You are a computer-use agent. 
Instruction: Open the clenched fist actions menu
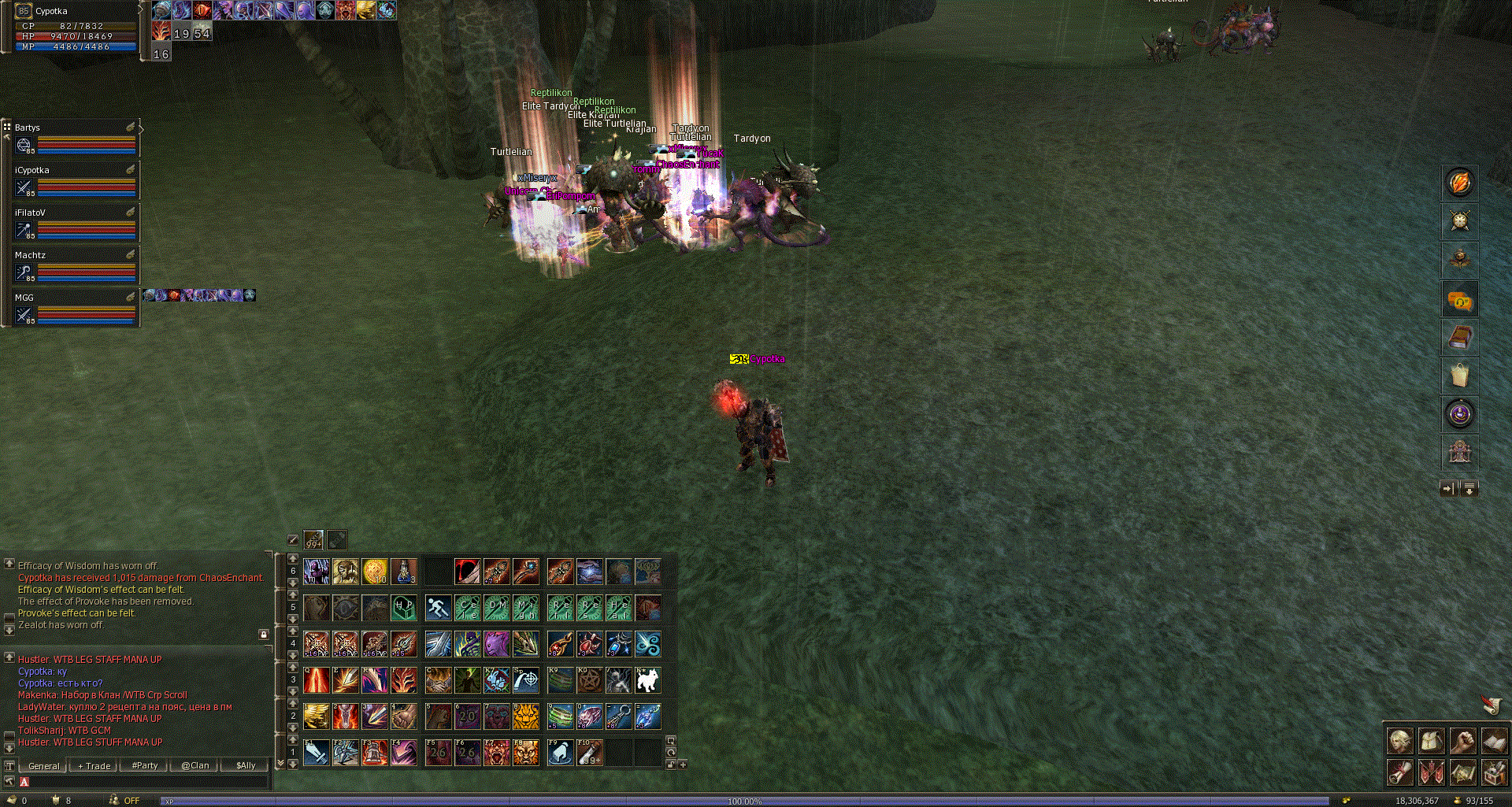[1462, 741]
